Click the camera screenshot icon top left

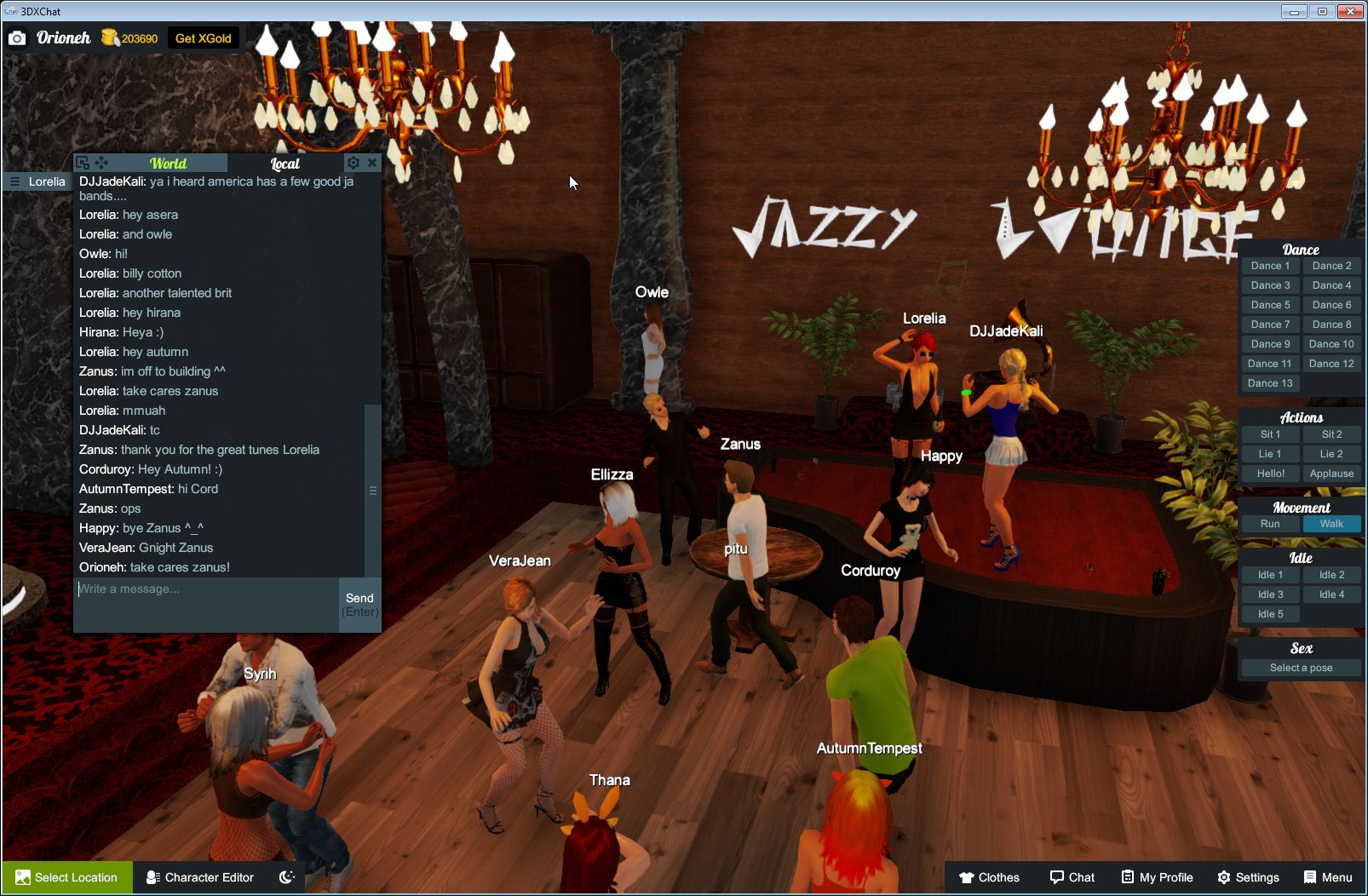point(17,37)
